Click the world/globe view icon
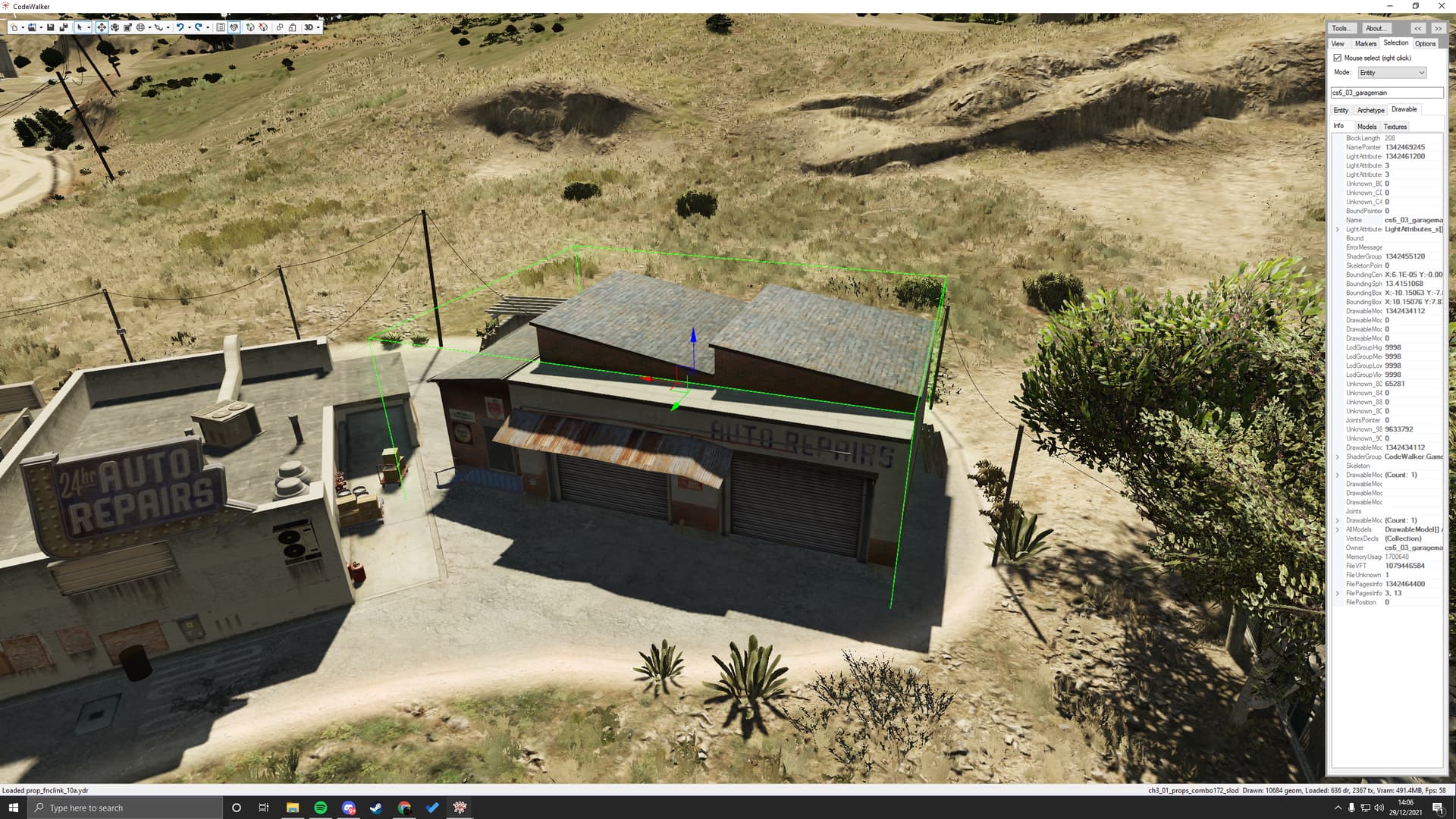The width and height of the screenshot is (1456, 819). click(142, 27)
